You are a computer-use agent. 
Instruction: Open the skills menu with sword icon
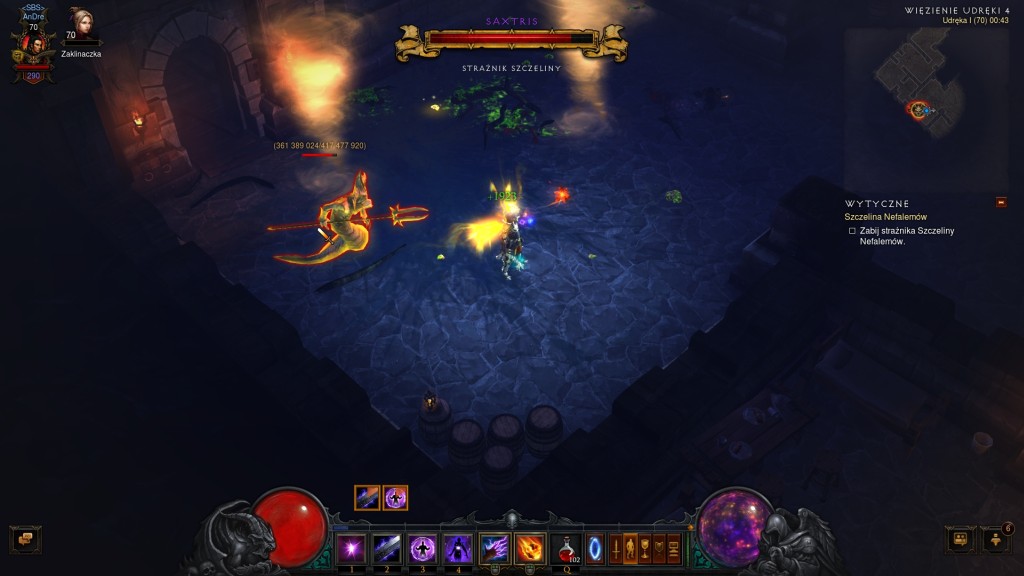(616, 549)
